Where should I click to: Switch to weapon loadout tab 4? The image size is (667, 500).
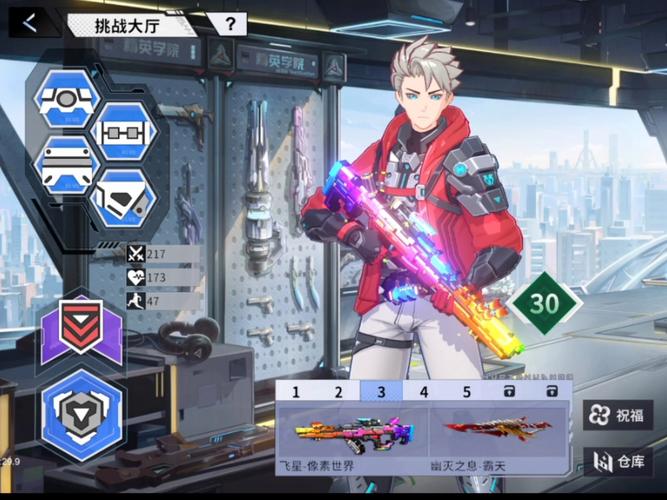pos(424,393)
